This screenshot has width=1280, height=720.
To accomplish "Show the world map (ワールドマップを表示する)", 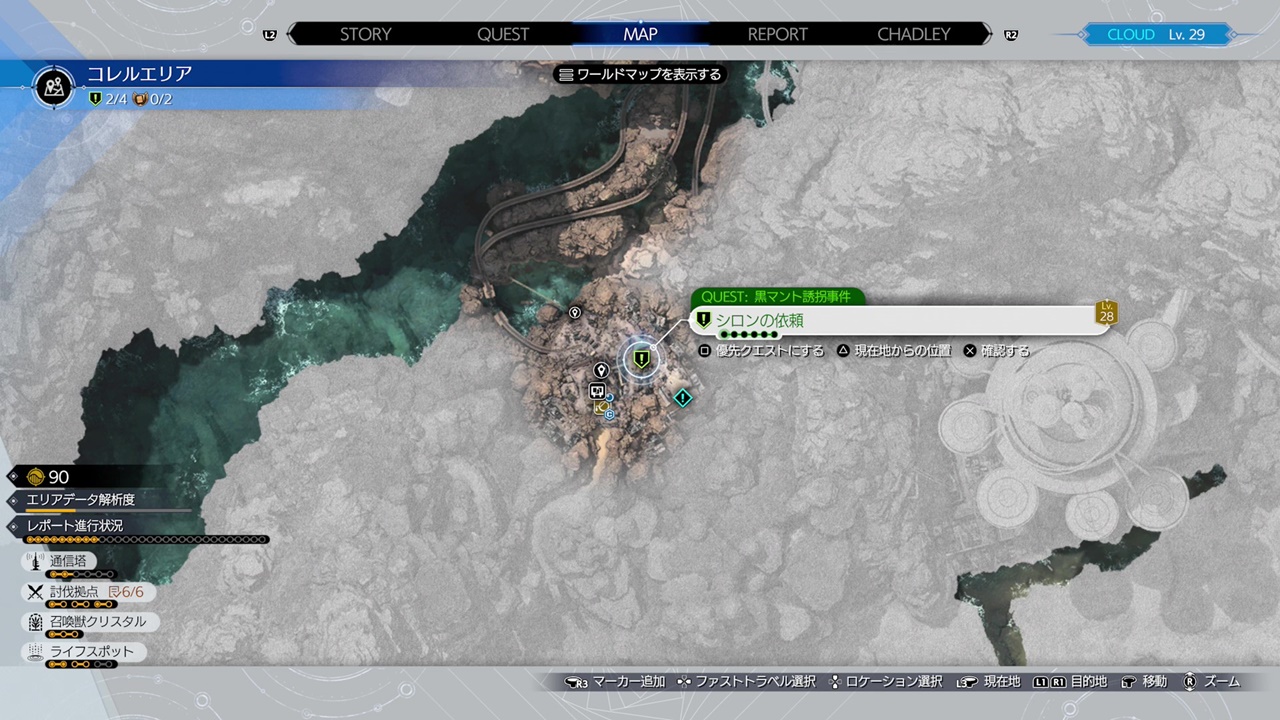I will point(640,74).
